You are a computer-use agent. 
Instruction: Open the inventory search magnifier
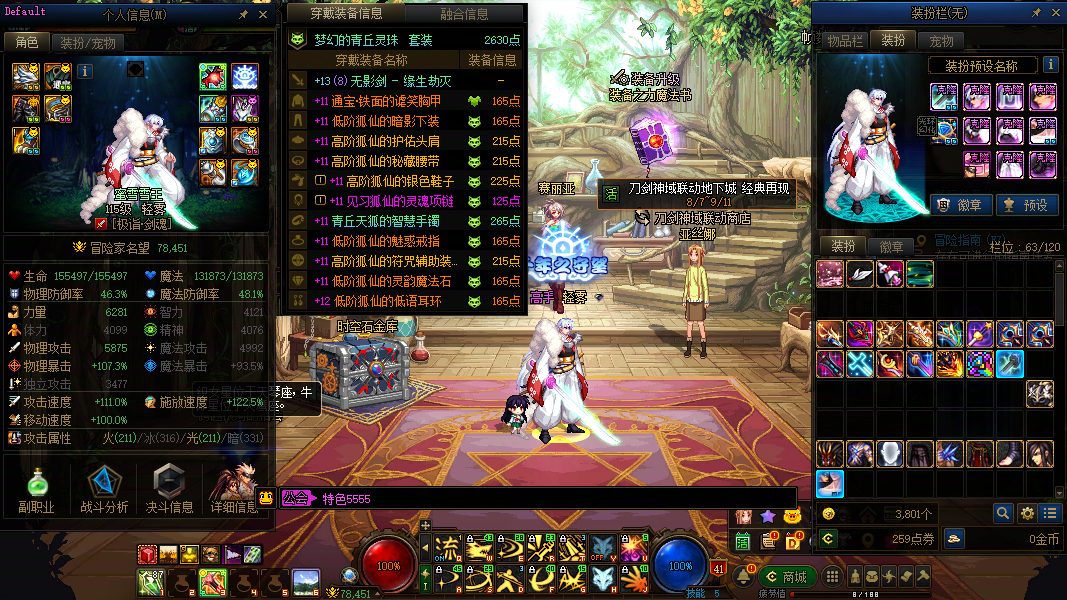[x=1002, y=513]
